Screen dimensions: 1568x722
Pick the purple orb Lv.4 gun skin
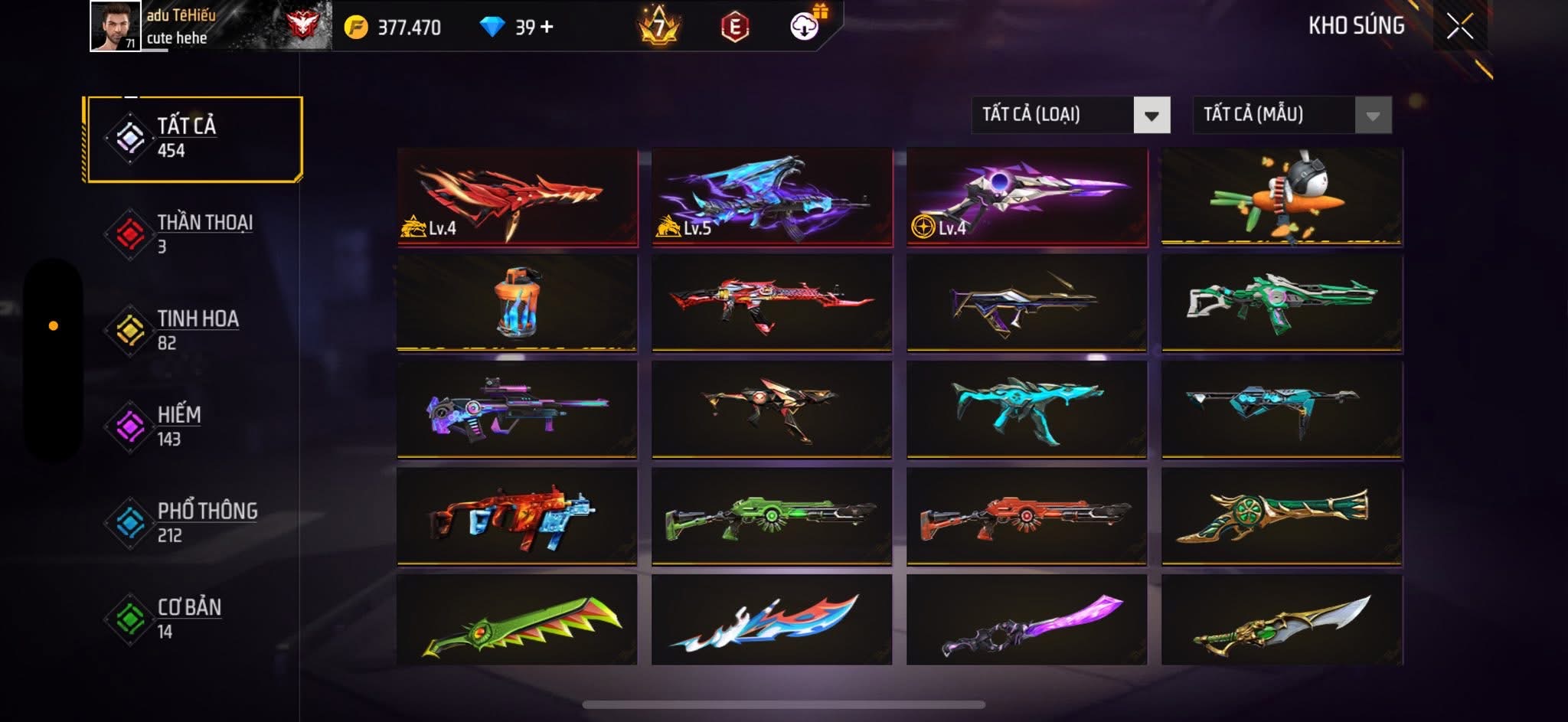(x=1027, y=197)
